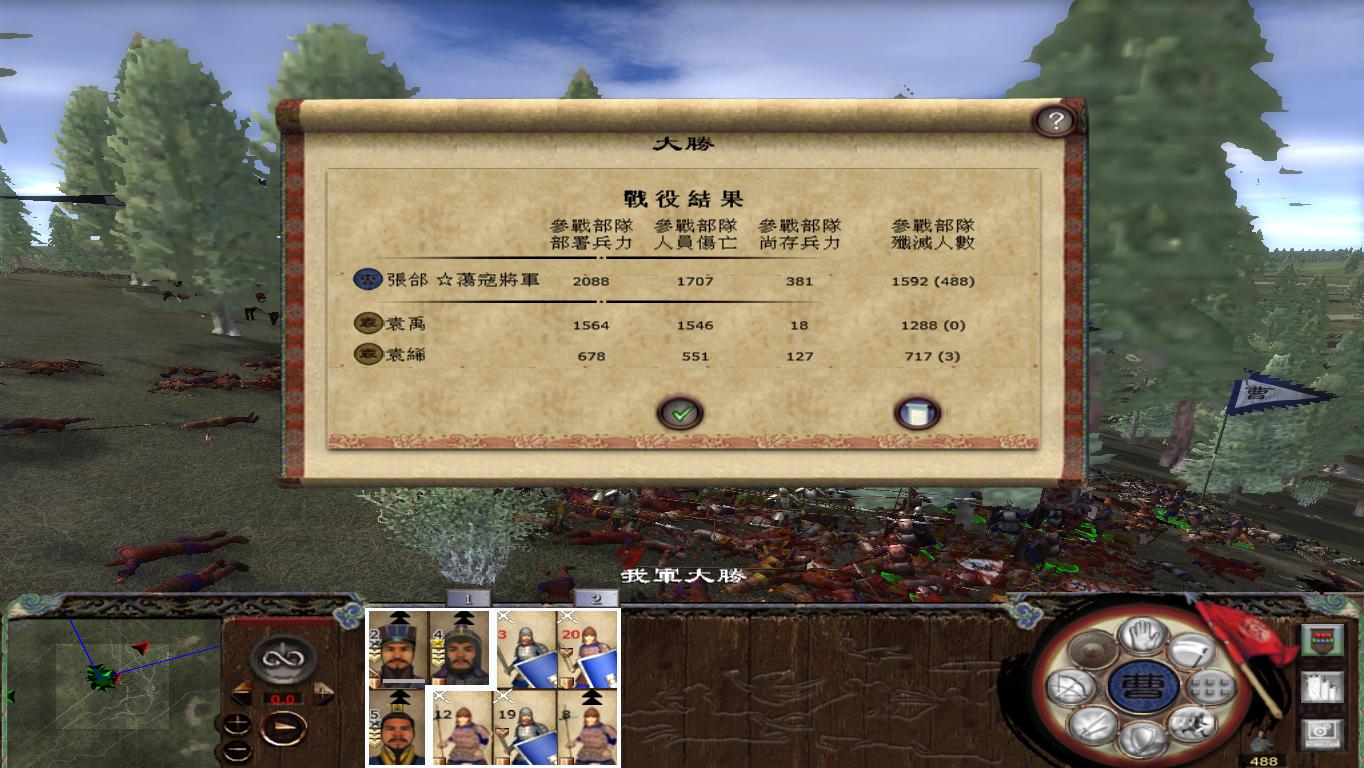Toggle the army banner display panel icon
Image resolution: width=1364 pixels, height=768 pixels.
coord(1322,639)
